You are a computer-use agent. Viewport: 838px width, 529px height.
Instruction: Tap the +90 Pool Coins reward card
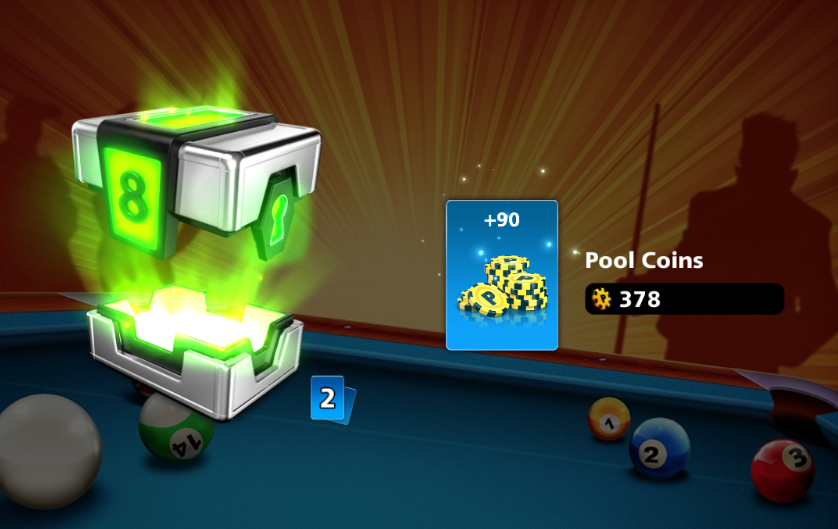pyautogui.click(x=501, y=275)
